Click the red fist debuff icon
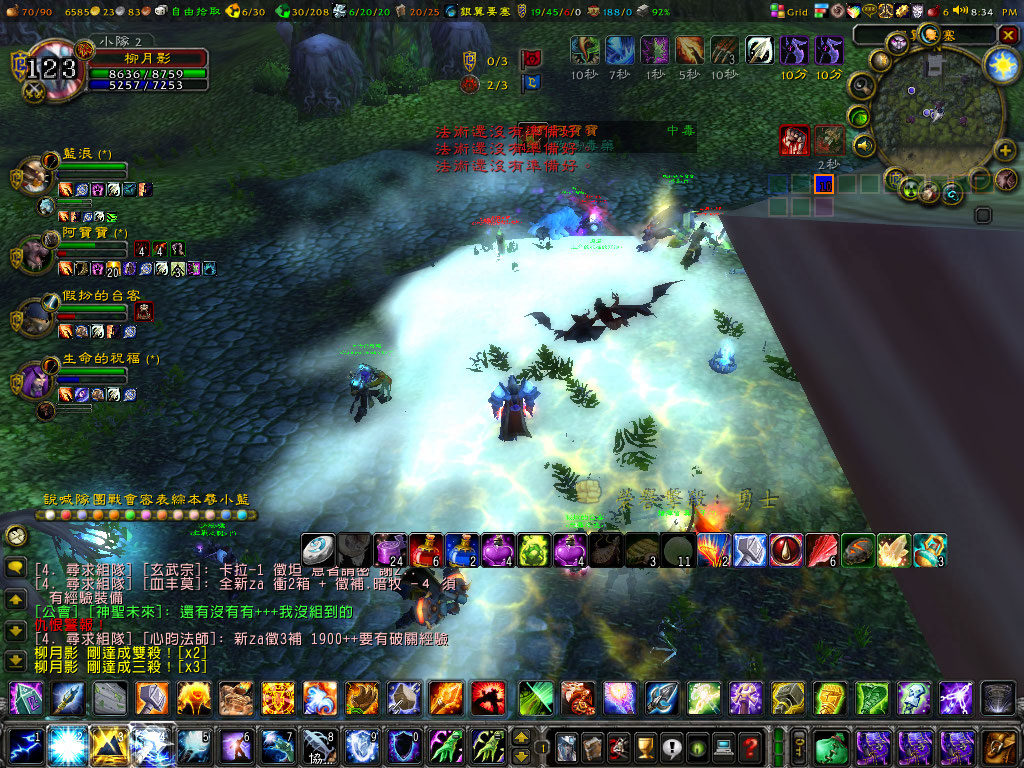This screenshot has height=768, width=1024. [x=795, y=140]
